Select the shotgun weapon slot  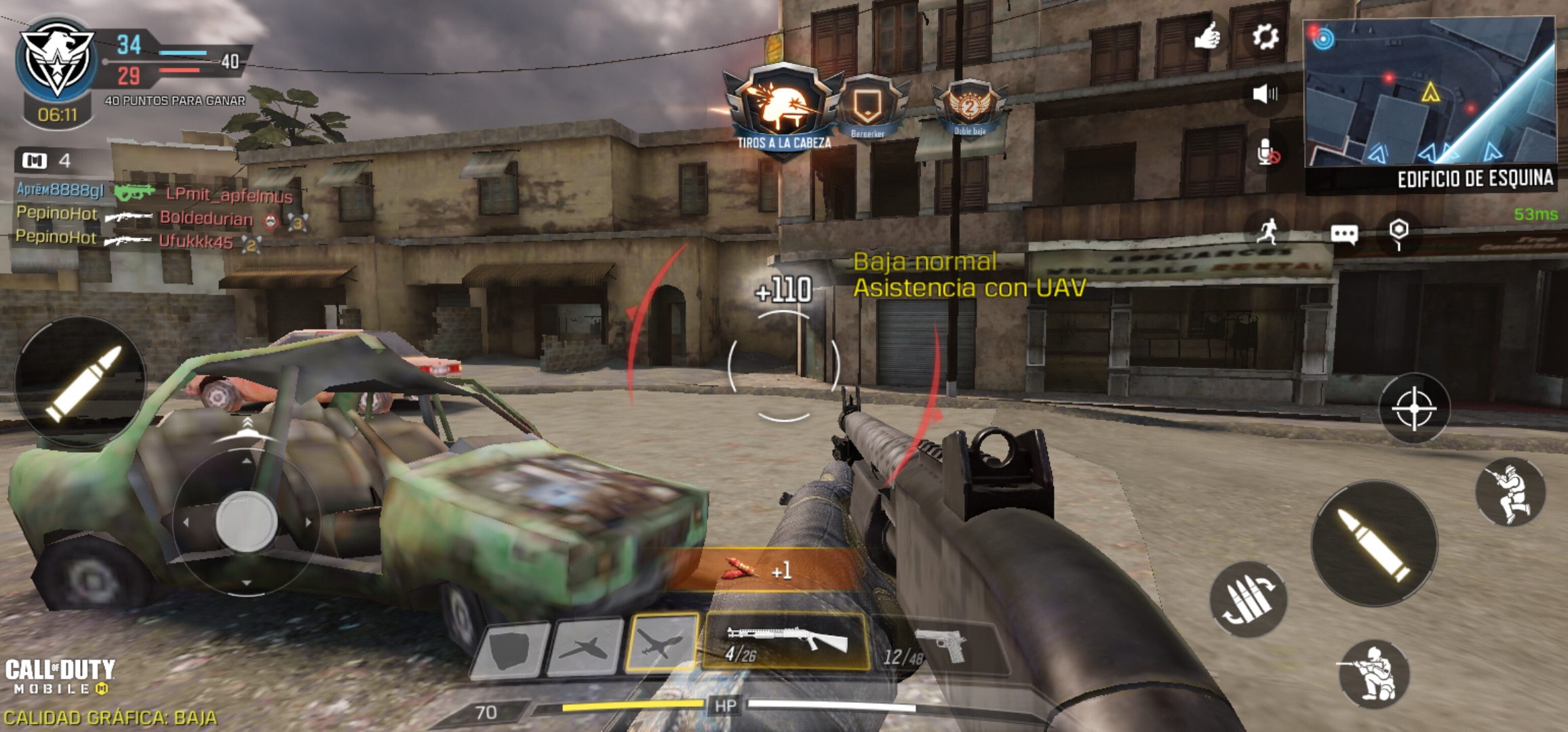tap(785, 642)
